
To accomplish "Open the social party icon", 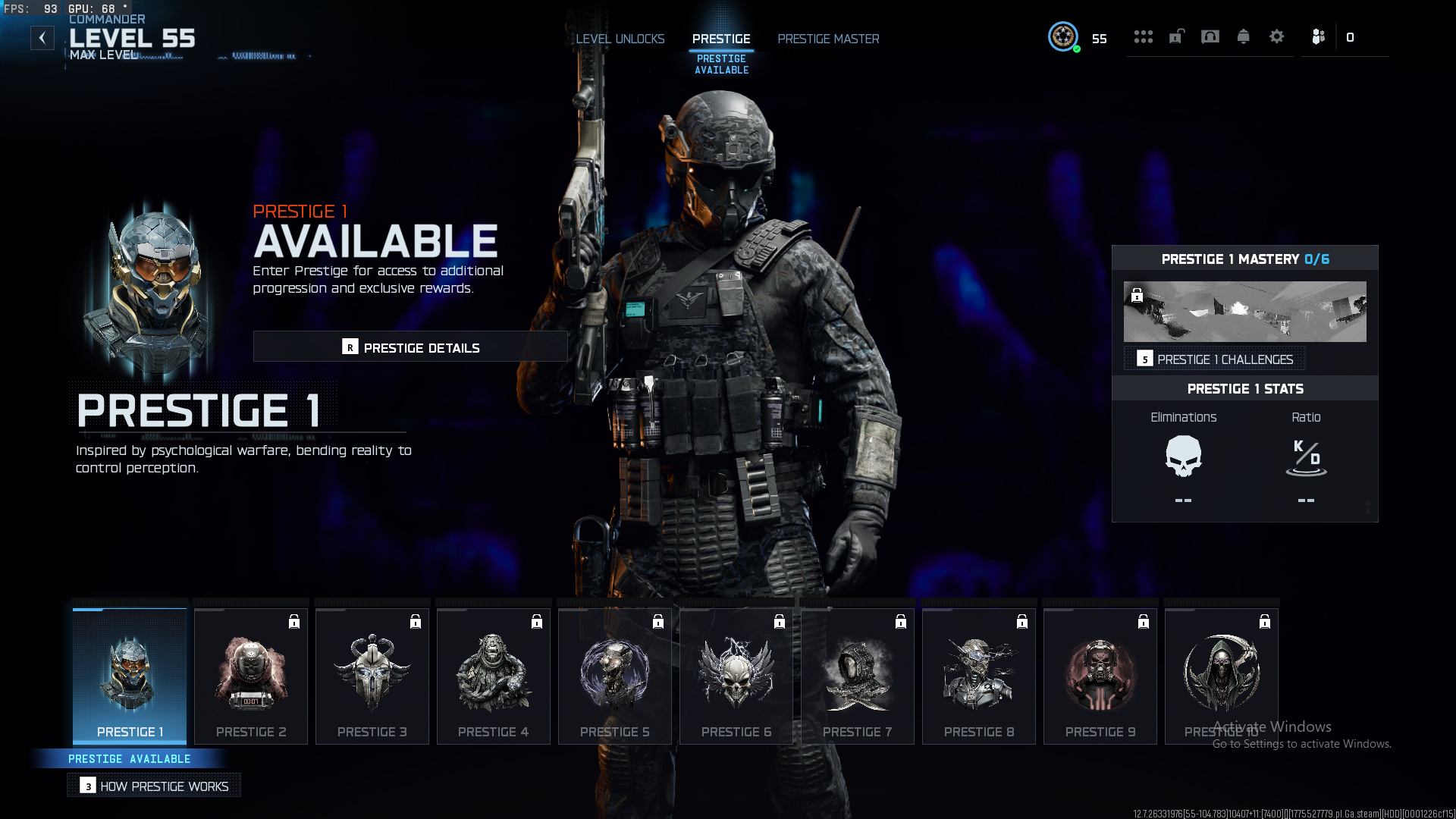I will pos(1319,37).
